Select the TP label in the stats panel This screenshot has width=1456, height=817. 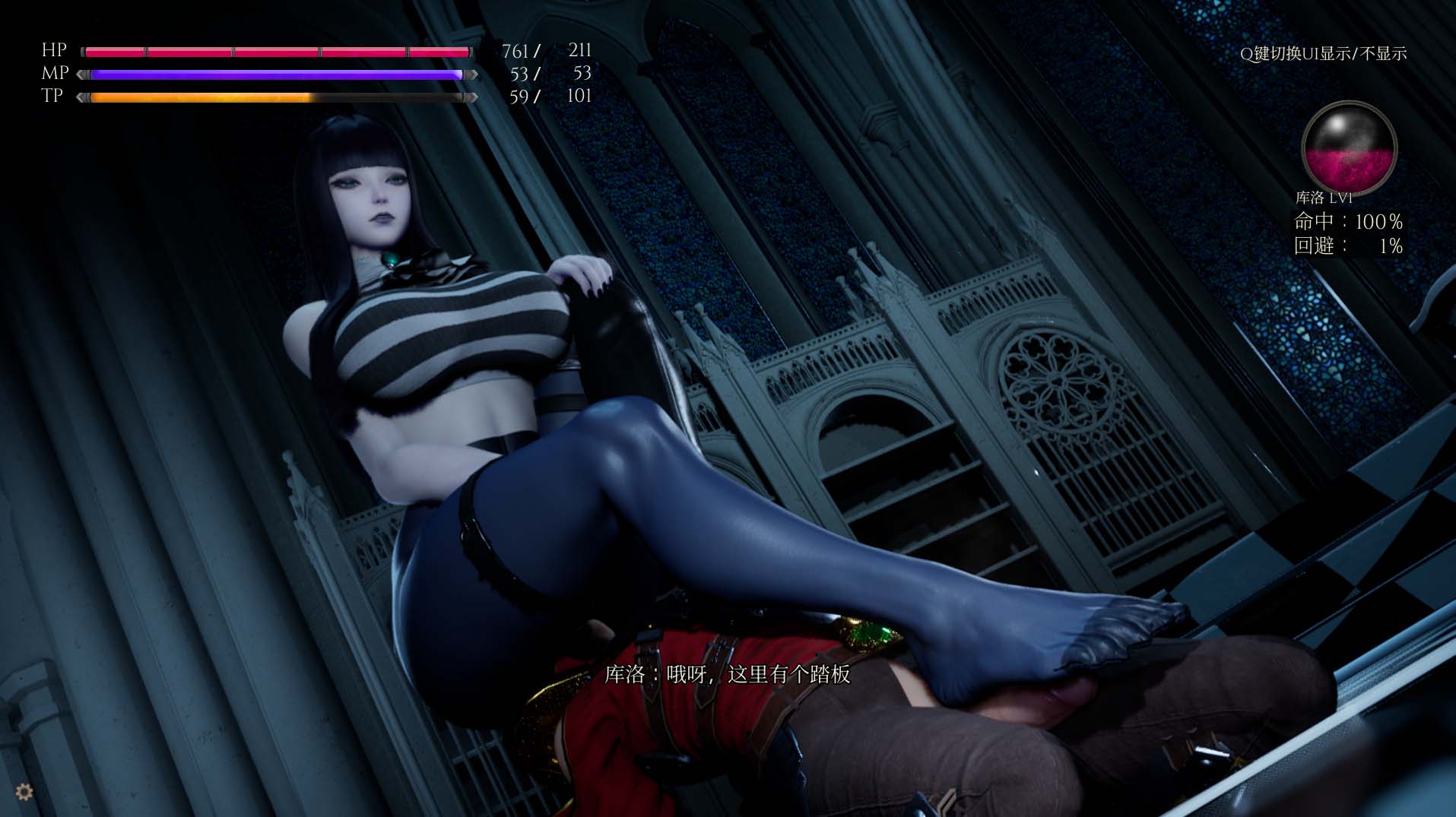point(51,97)
